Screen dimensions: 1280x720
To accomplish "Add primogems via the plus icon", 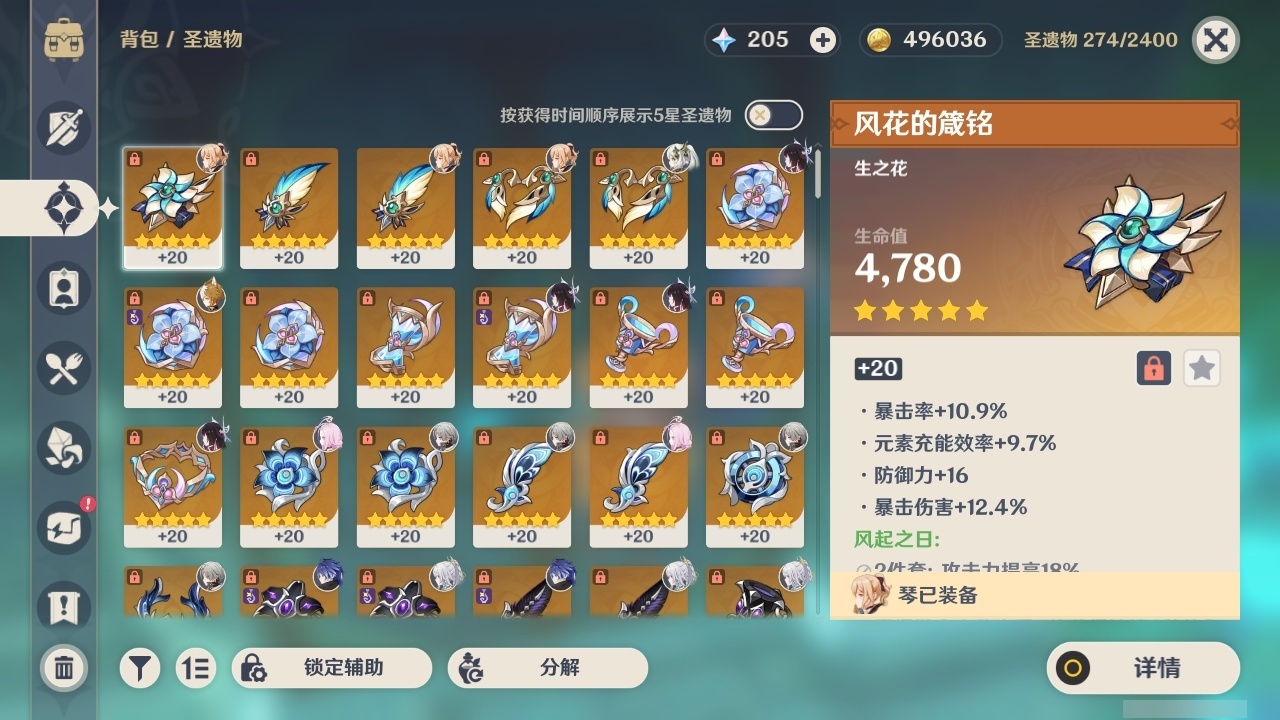I will (822, 40).
